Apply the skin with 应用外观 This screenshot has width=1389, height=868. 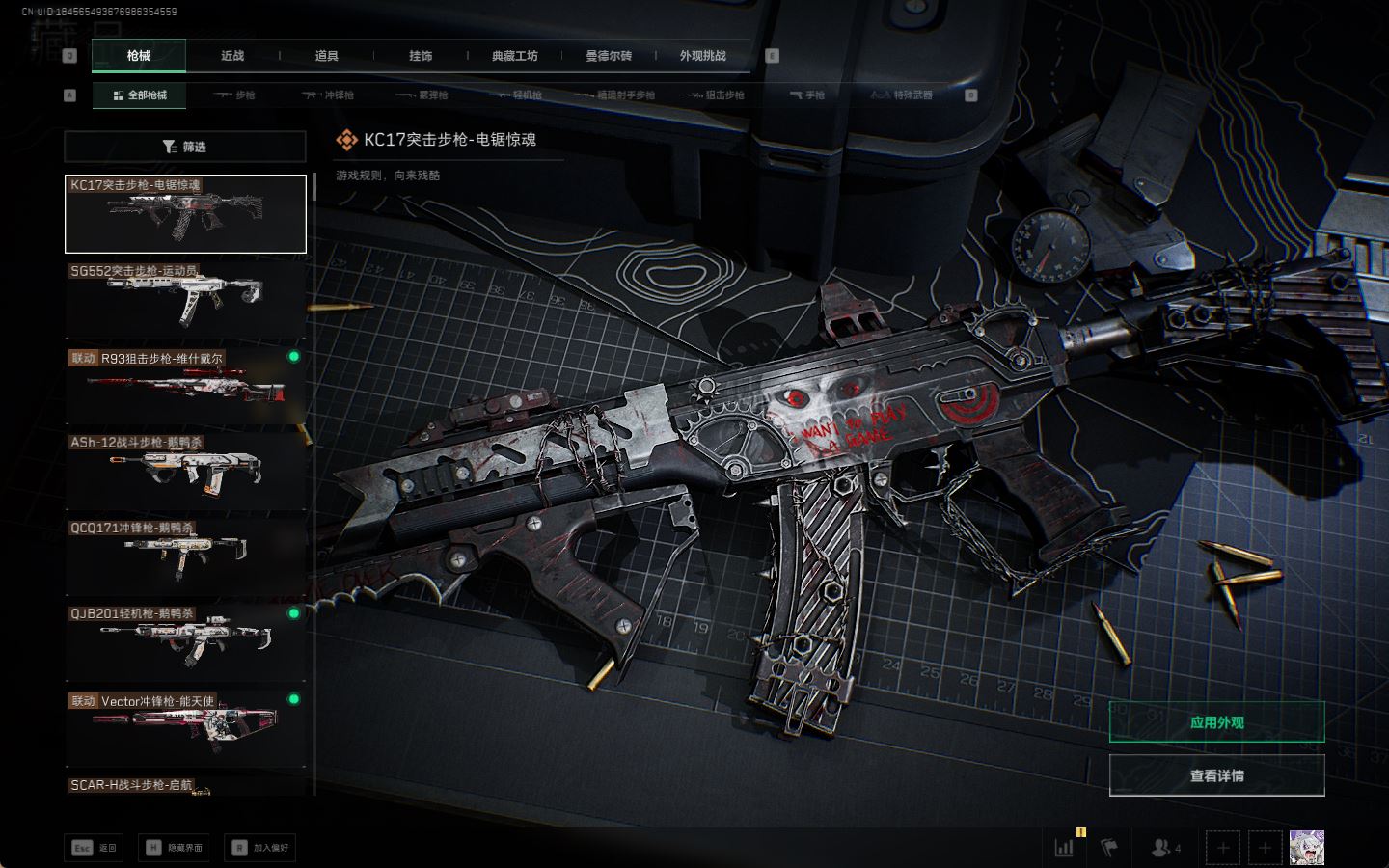(1216, 722)
